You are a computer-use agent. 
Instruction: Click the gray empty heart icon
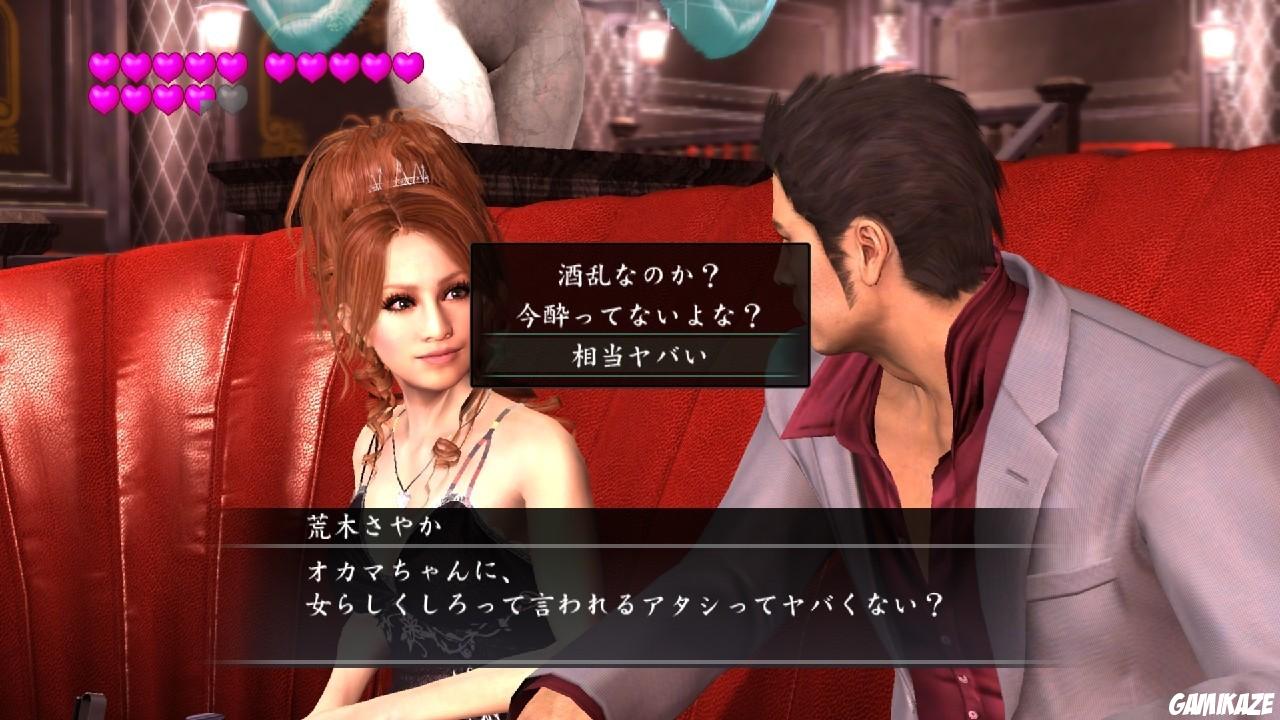232,97
